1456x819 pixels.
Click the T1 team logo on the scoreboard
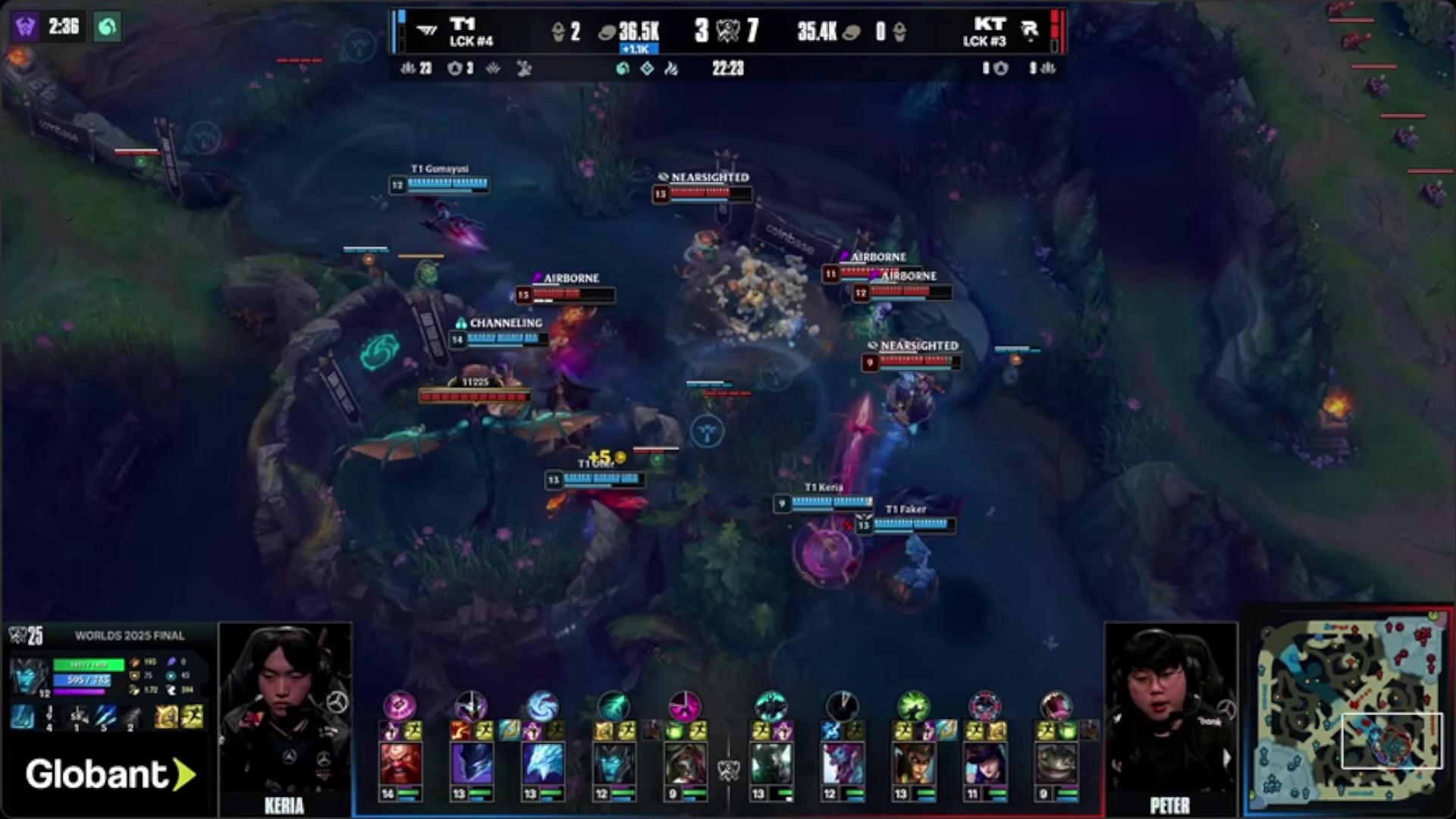pyautogui.click(x=427, y=31)
